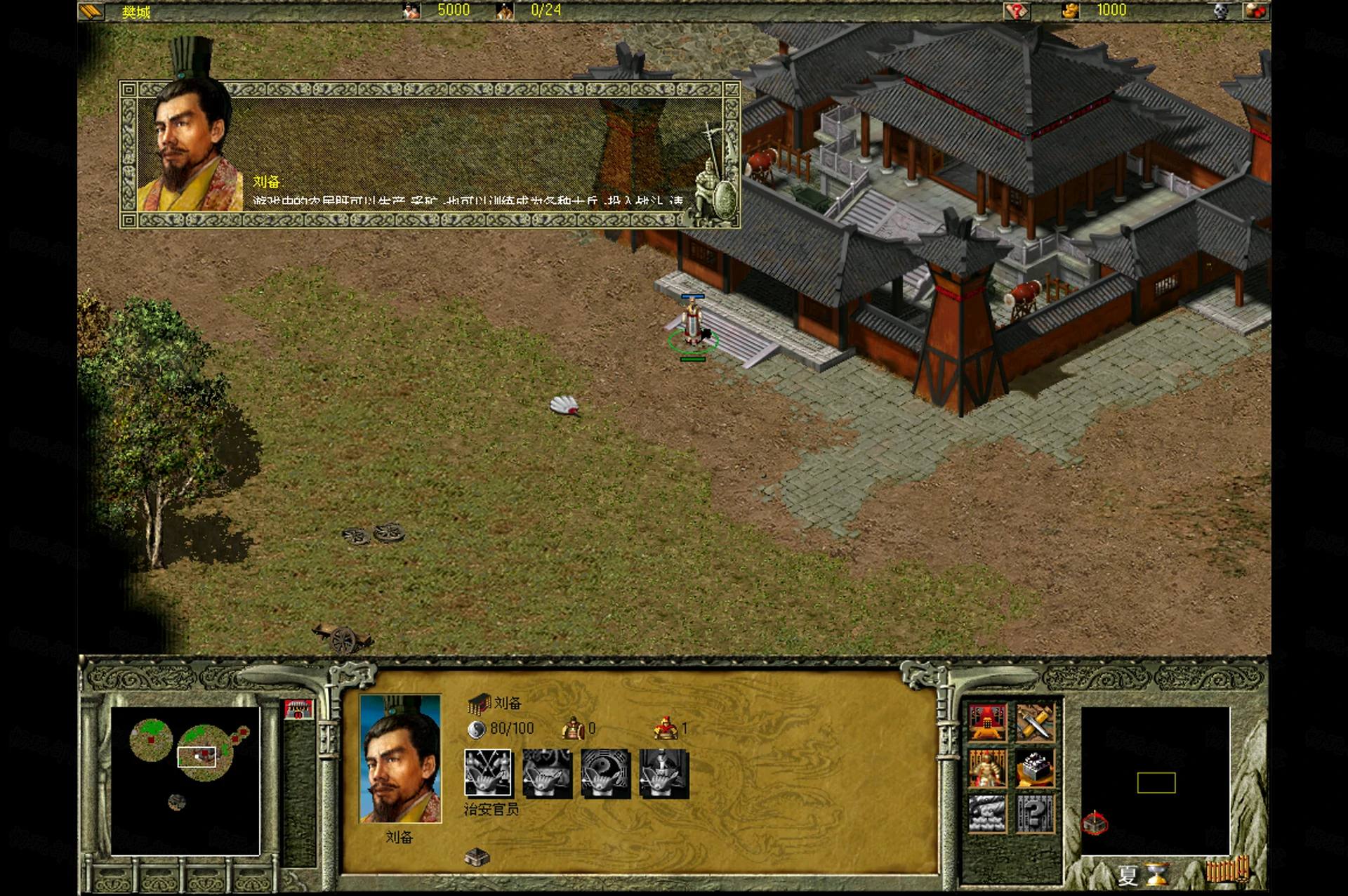This screenshot has width=1348, height=896.
Task: Select the yin-yang bagua official post icon
Action: tap(605, 773)
